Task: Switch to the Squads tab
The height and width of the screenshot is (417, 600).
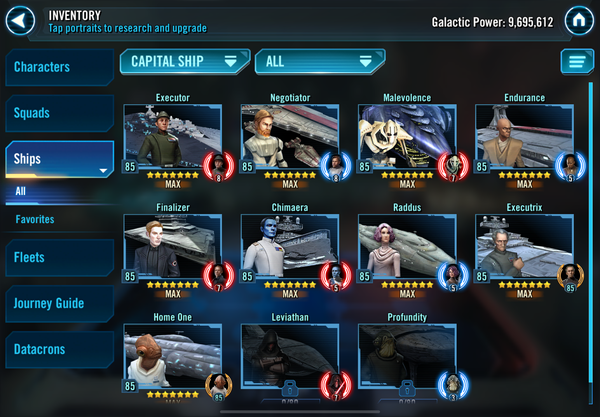Action: (x=58, y=113)
